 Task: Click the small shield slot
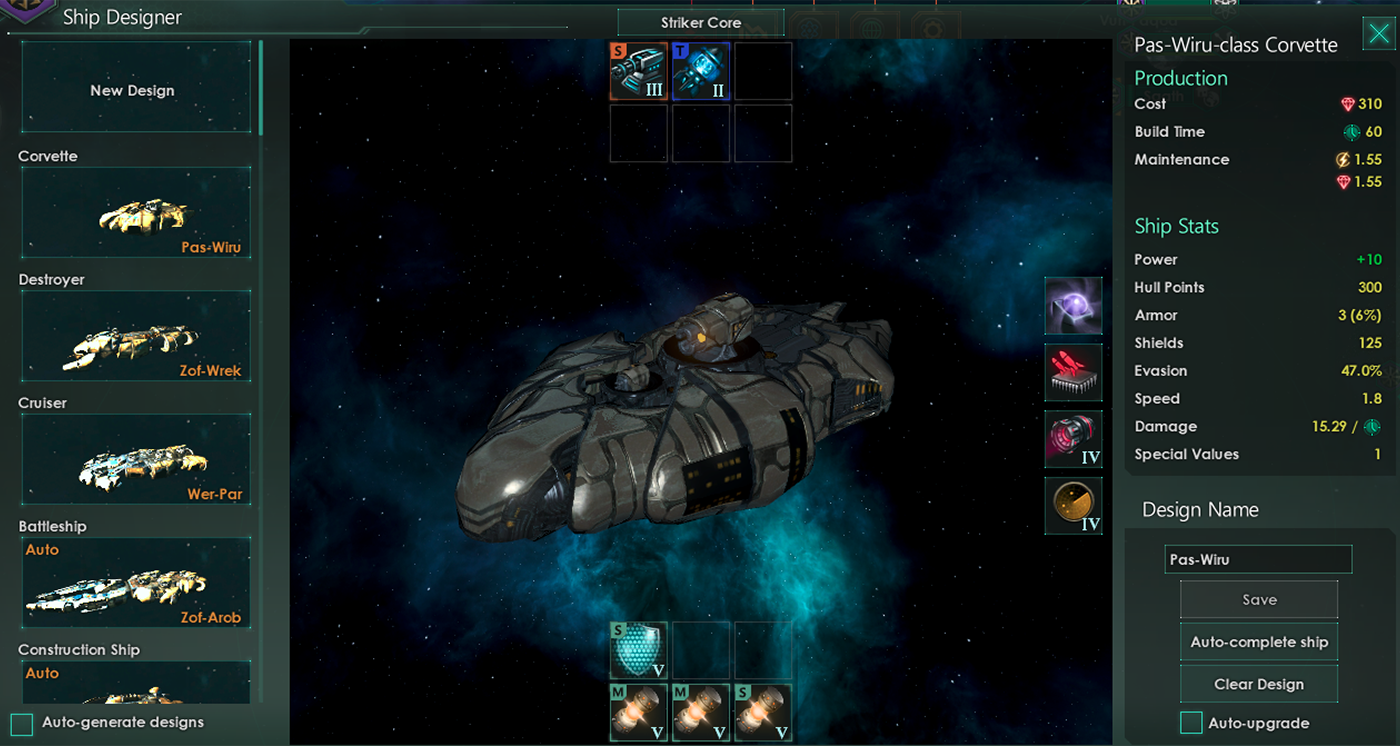pyautogui.click(x=639, y=650)
